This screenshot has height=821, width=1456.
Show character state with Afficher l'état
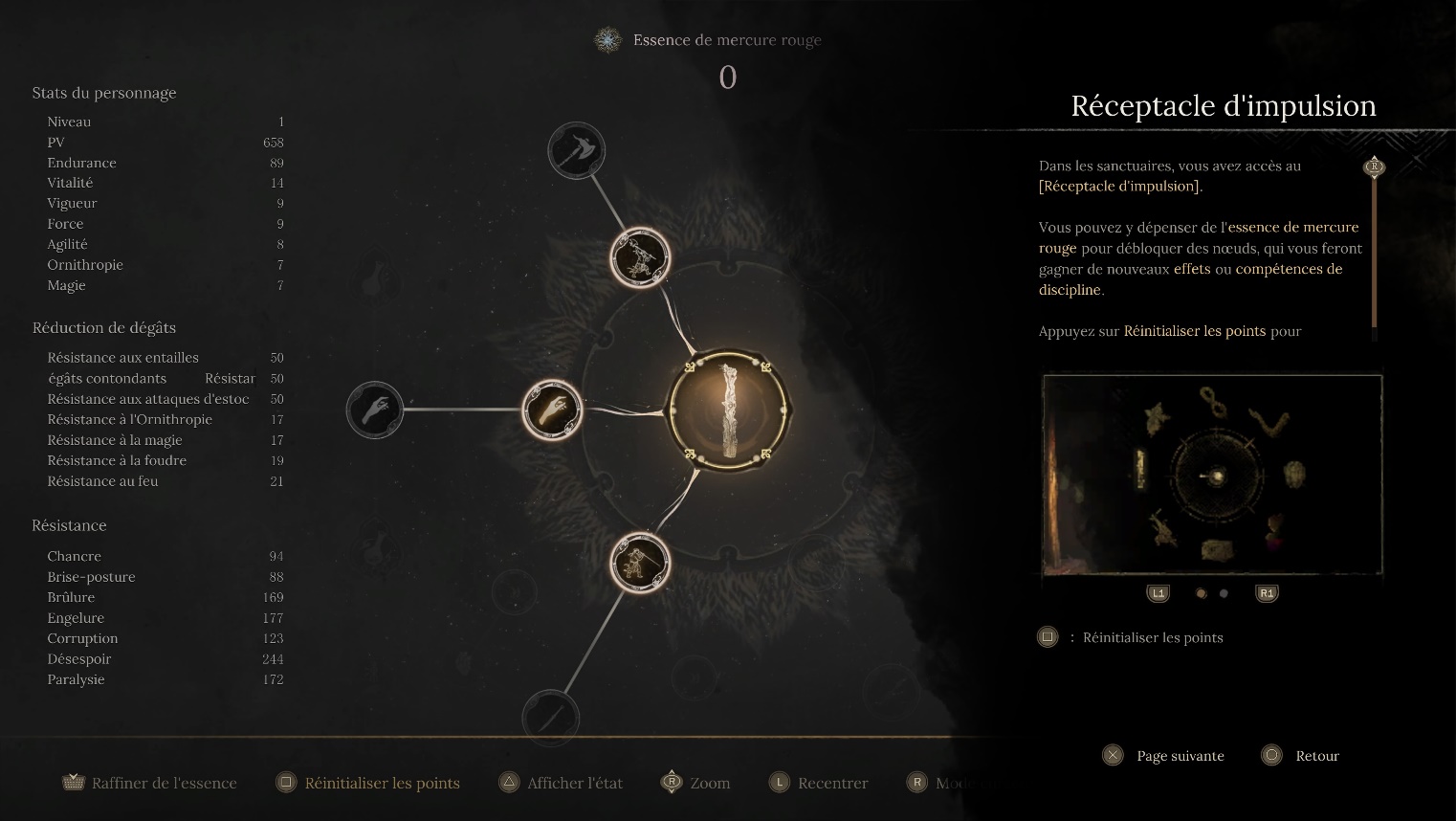click(x=562, y=783)
